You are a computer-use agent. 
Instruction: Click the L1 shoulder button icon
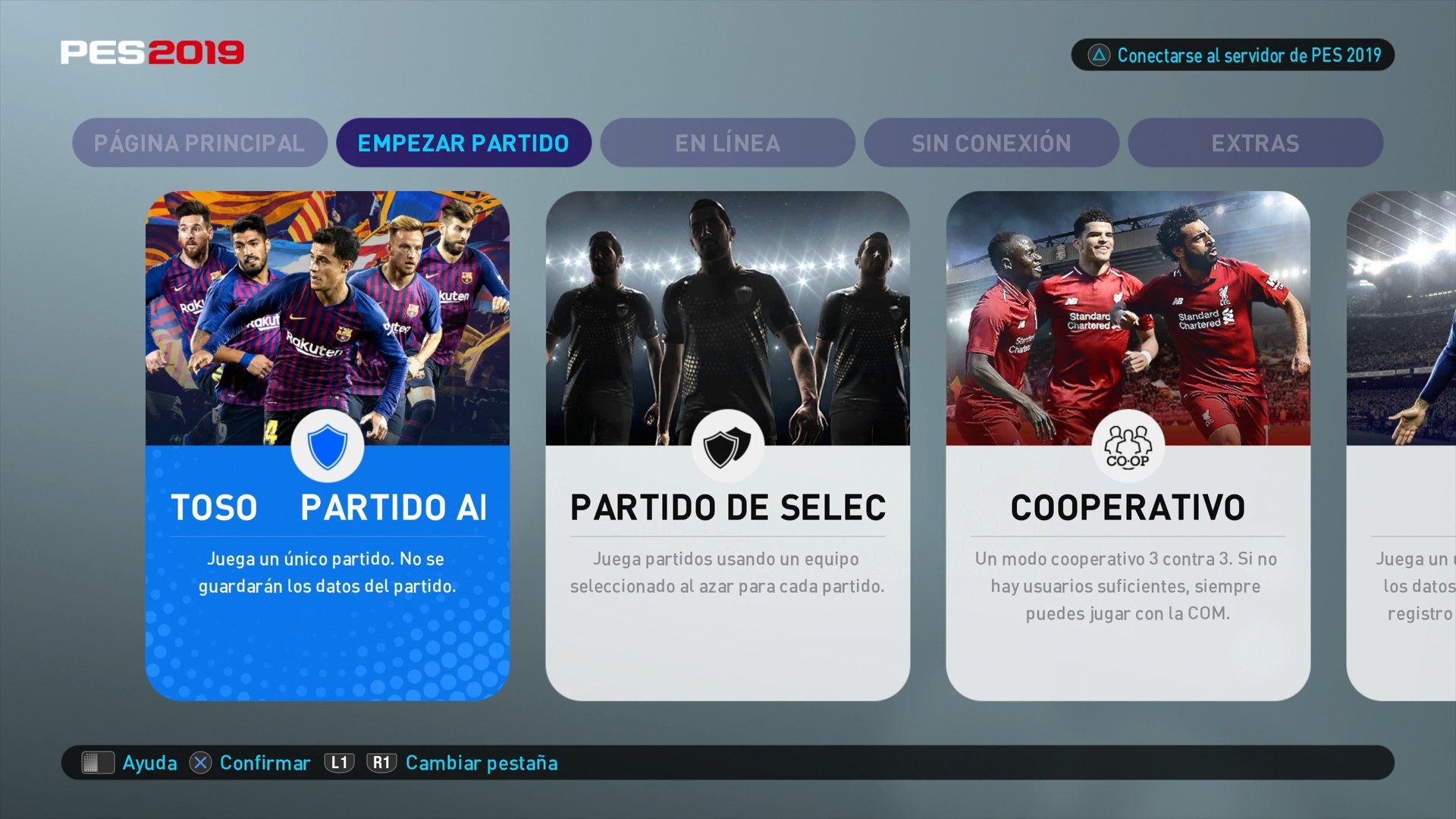[340, 763]
